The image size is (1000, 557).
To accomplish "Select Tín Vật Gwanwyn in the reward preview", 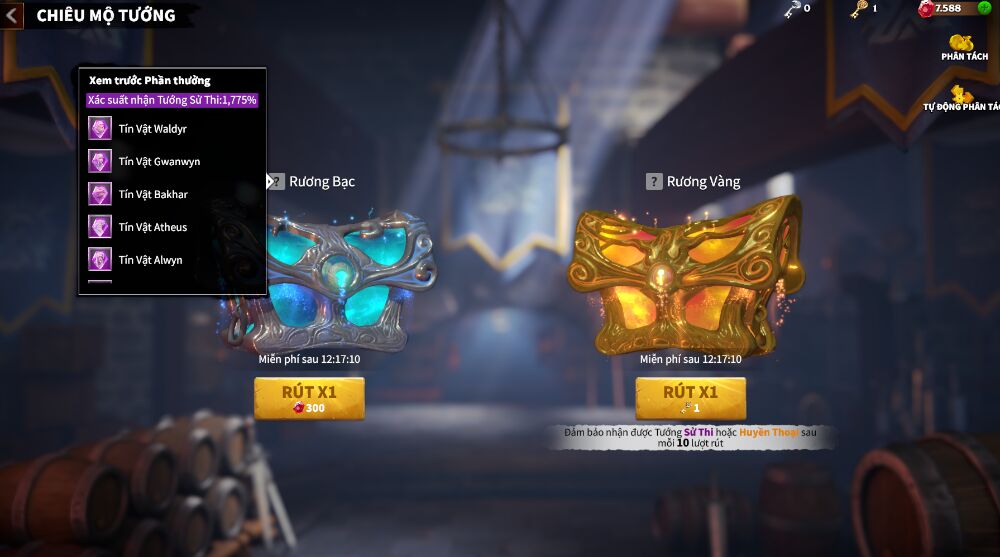I will [x=159, y=162].
